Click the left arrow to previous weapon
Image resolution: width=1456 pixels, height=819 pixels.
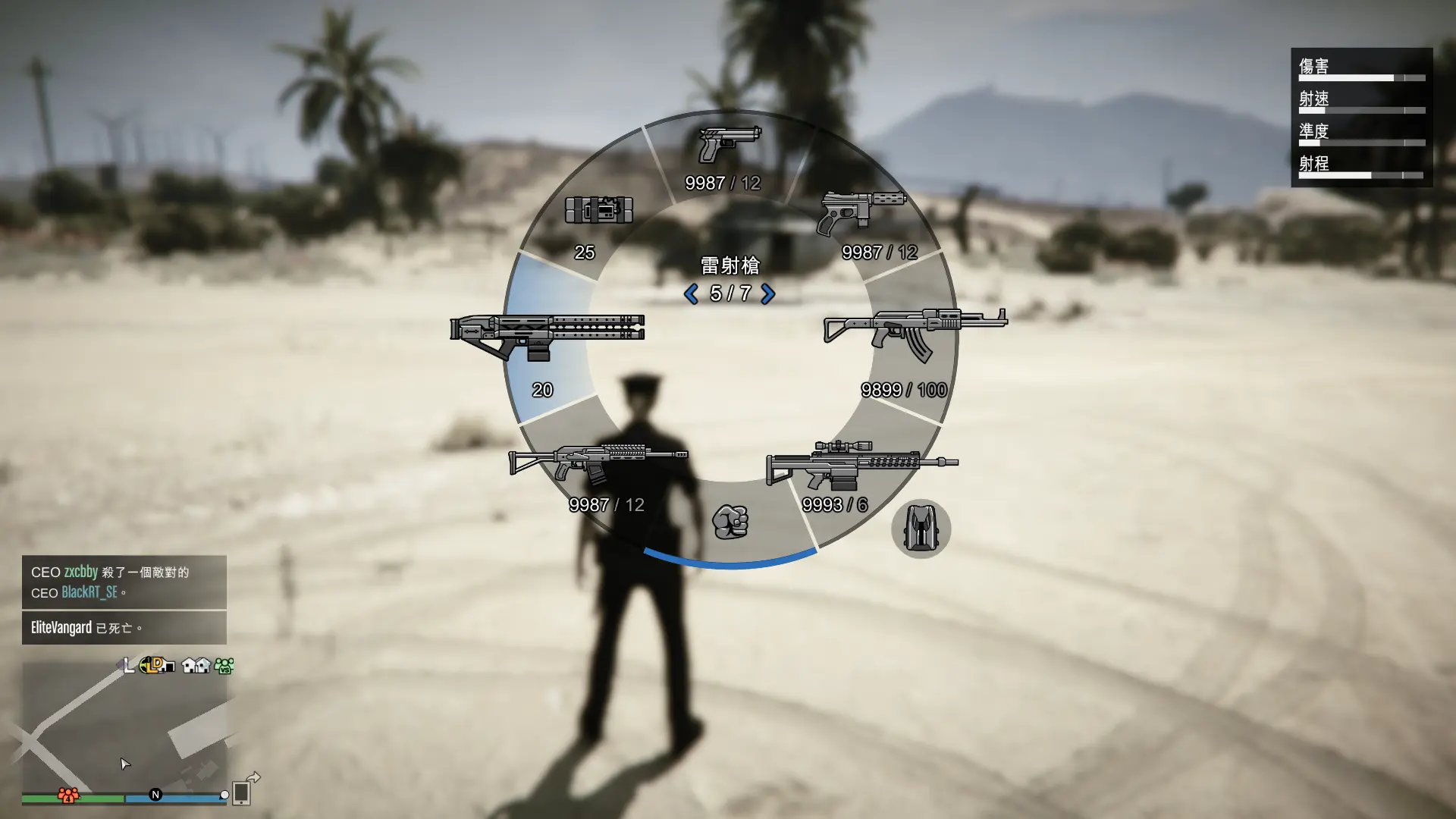click(691, 294)
